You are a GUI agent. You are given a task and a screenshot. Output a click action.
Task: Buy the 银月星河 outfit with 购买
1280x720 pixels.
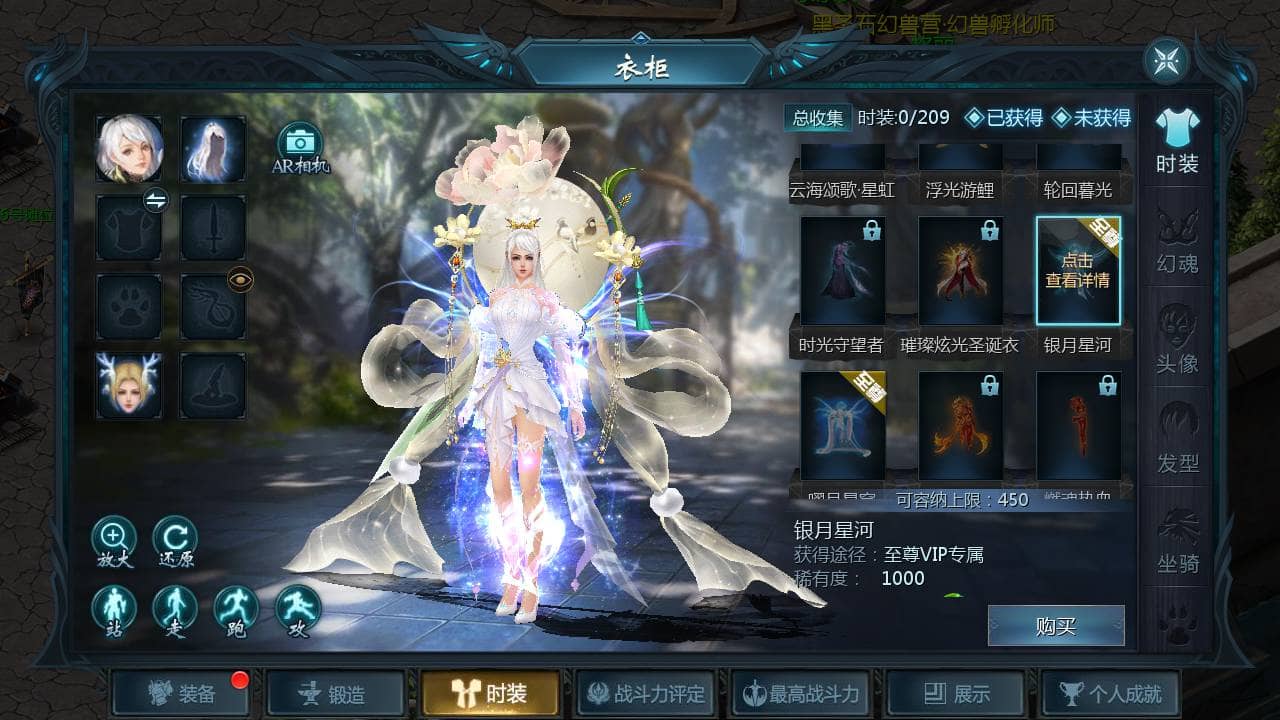[1055, 626]
